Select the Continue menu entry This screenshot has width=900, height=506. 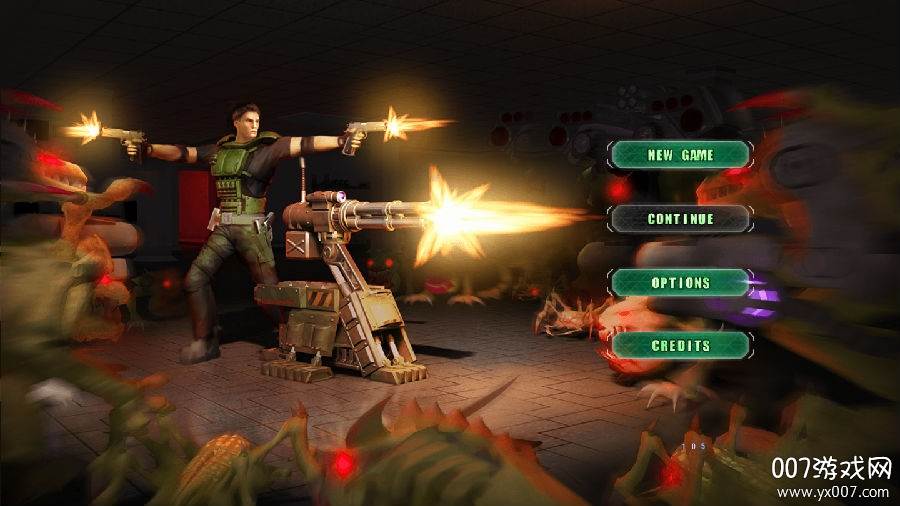click(680, 218)
